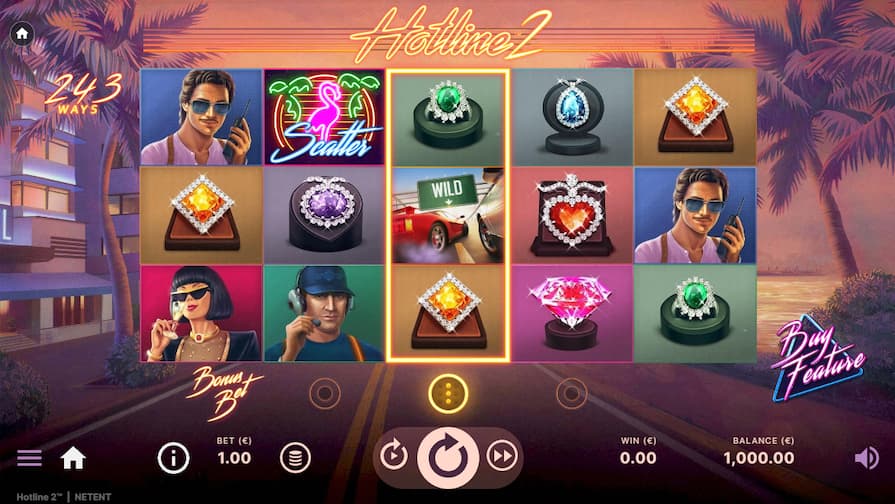The height and width of the screenshot is (504, 895).
Task: Select the right circular bonus bet level
Action: 571,393
